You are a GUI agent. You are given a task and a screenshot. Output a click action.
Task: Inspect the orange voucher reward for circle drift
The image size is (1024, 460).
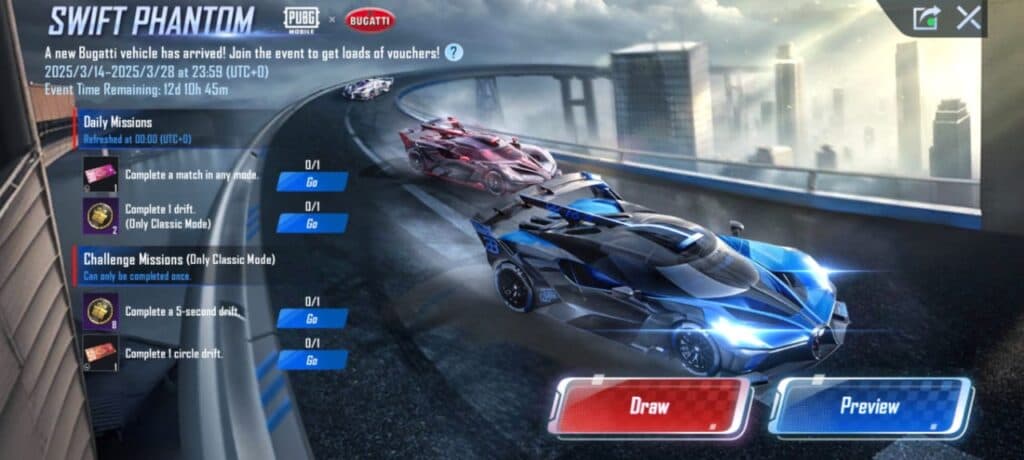pyautogui.click(x=101, y=353)
